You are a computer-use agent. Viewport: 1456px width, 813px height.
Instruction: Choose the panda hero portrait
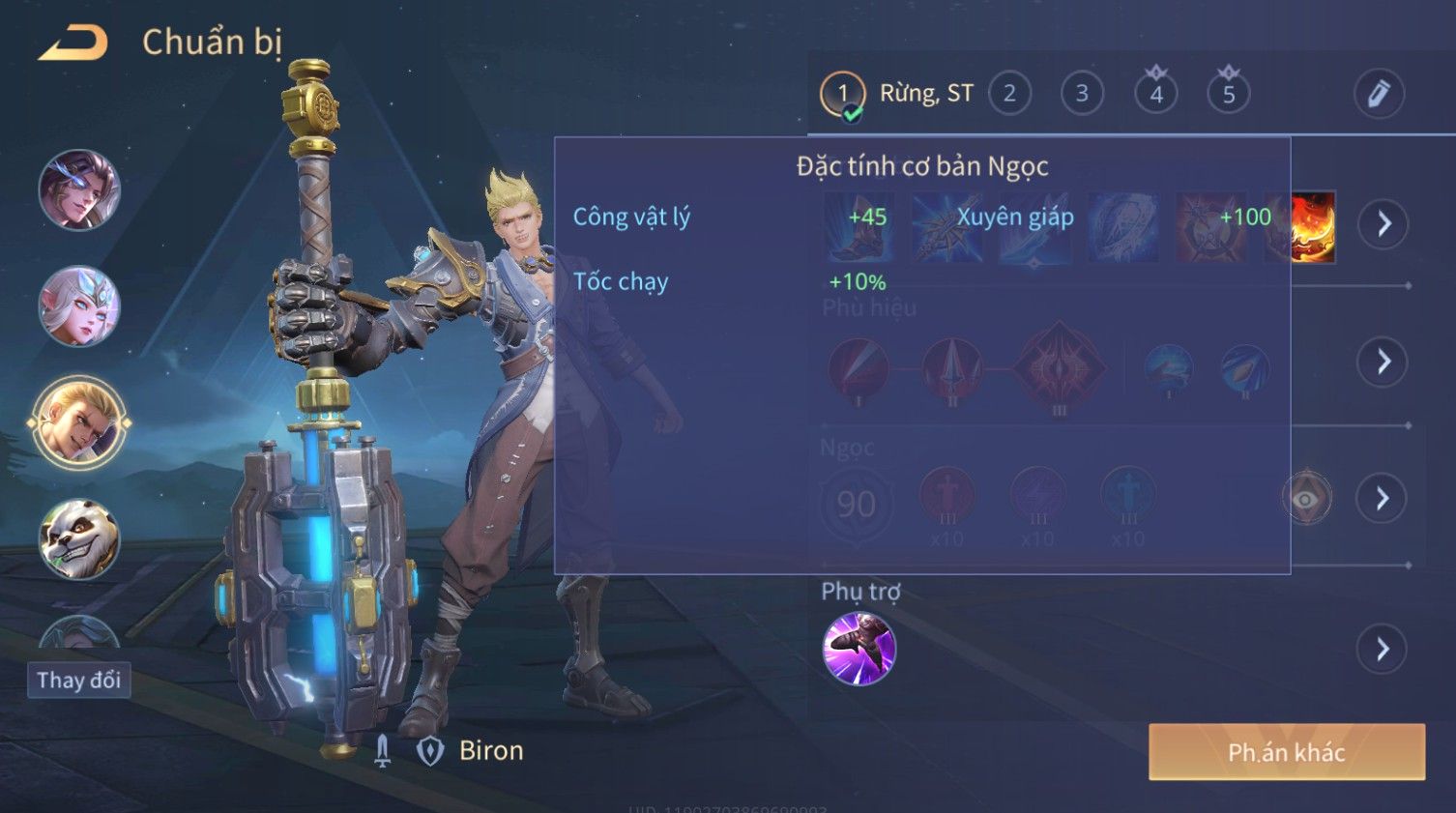tap(79, 538)
